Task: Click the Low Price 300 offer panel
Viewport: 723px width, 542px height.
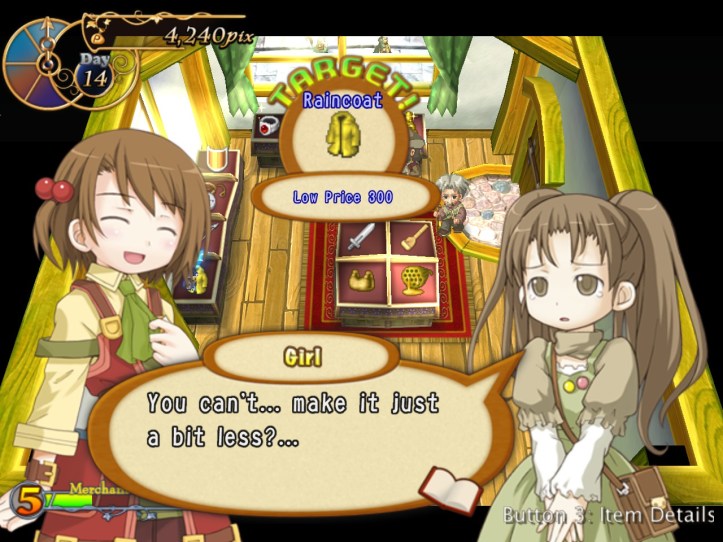Action: coord(342,197)
